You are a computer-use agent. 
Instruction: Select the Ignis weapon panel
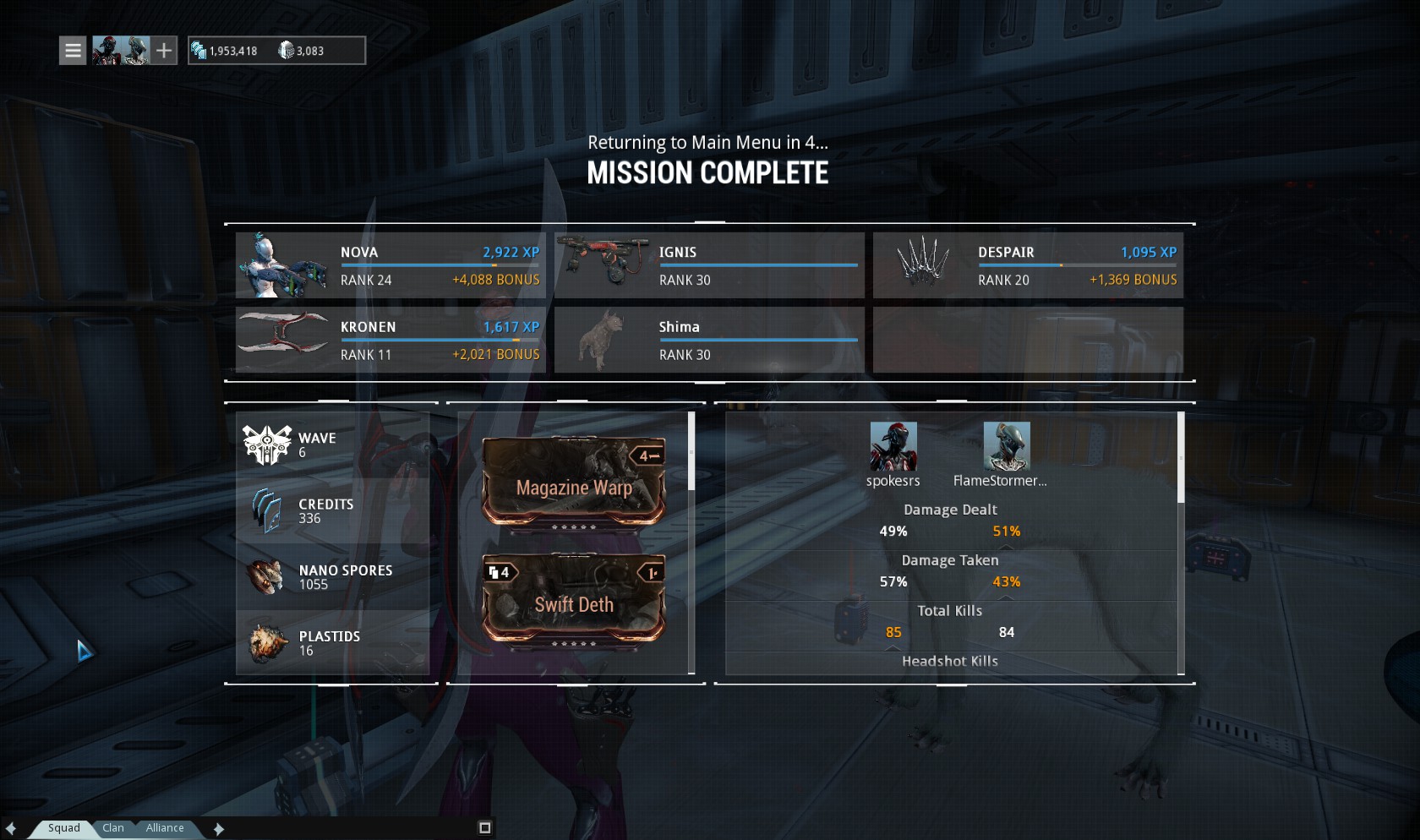[709, 265]
